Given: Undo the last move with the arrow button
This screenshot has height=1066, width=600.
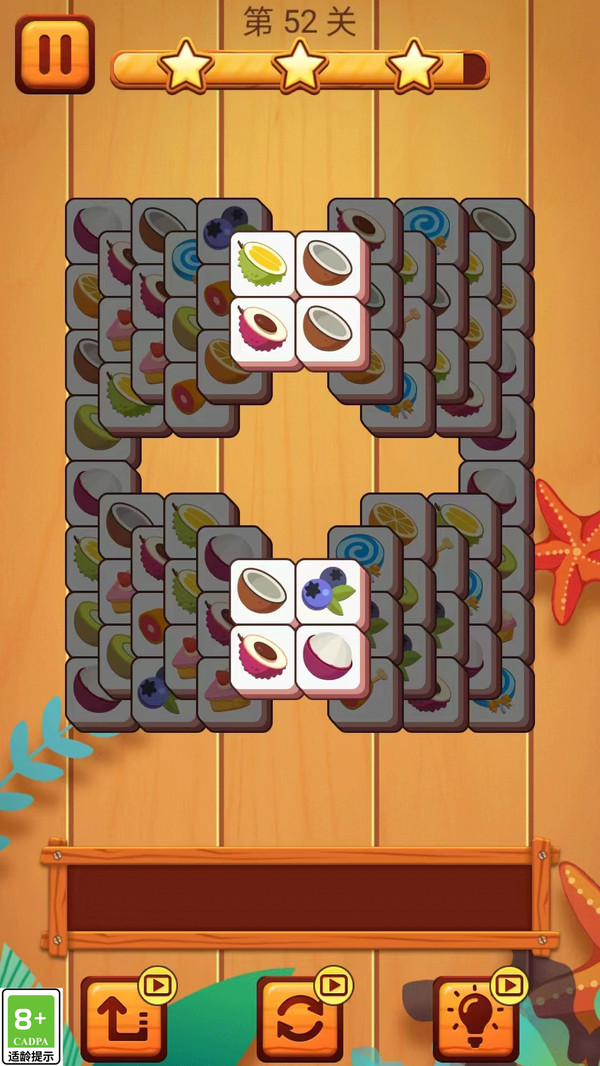Looking at the screenshot, I should click(124, 1018).
